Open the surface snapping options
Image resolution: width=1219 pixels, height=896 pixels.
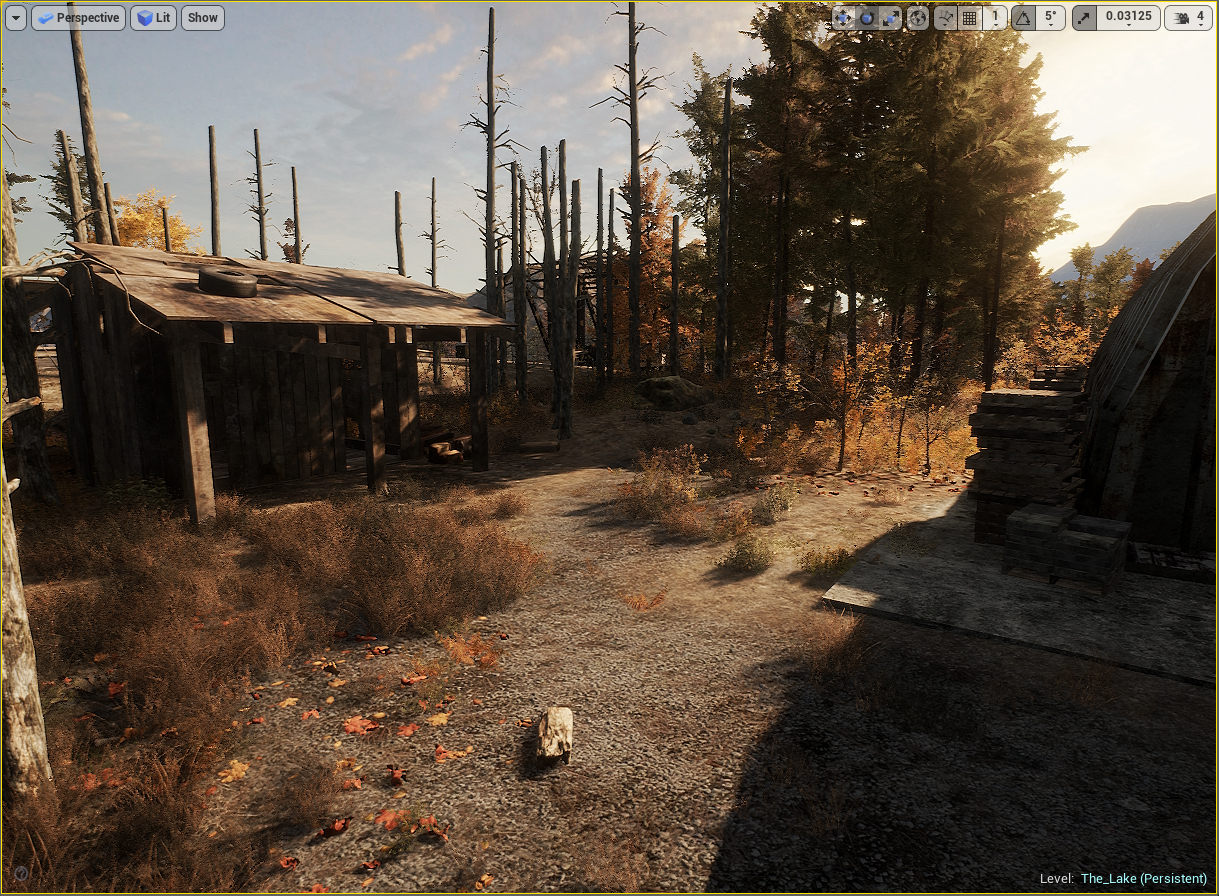[945, 17]
